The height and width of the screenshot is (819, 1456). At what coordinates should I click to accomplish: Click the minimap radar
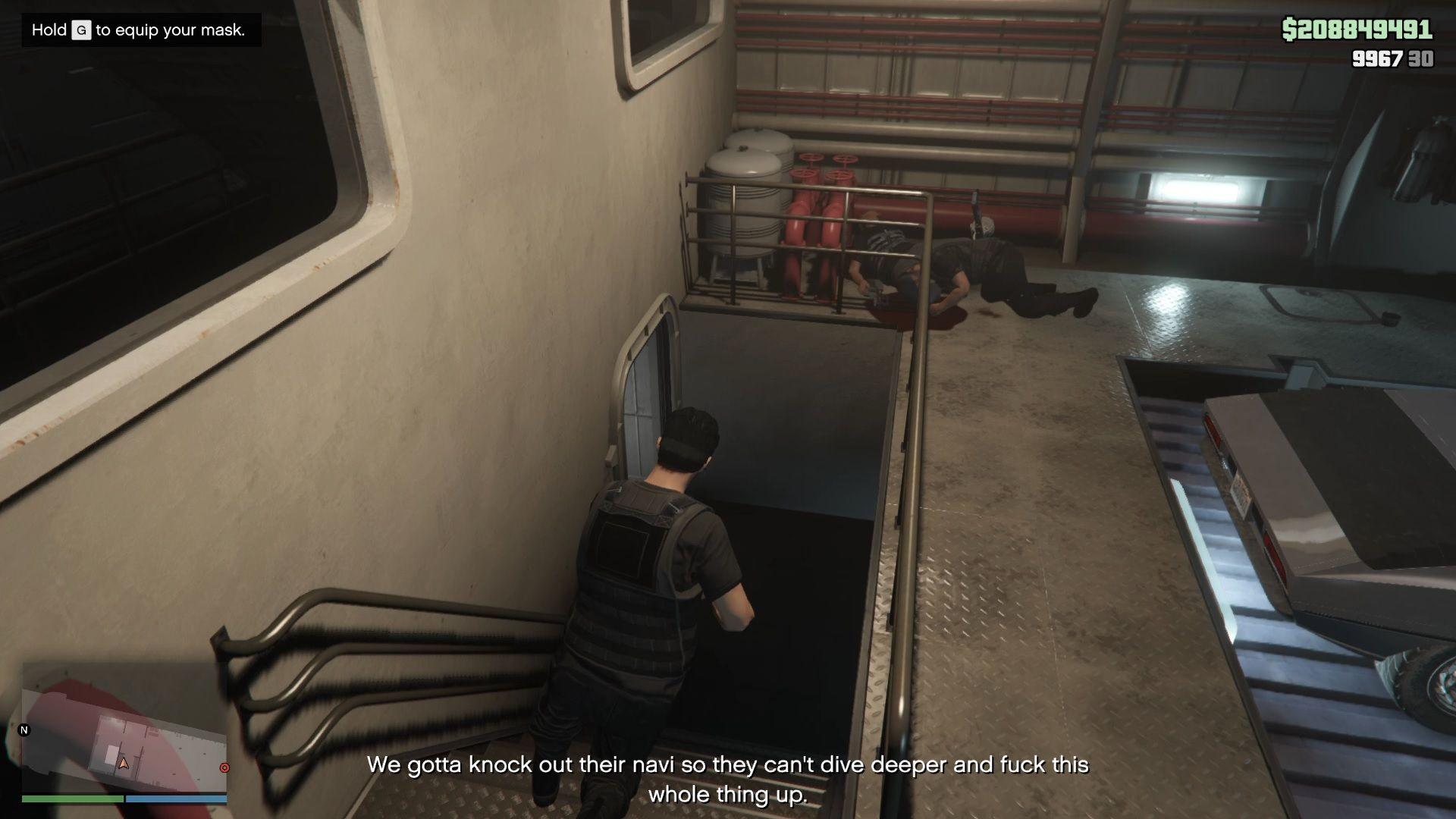pos(124,730)
